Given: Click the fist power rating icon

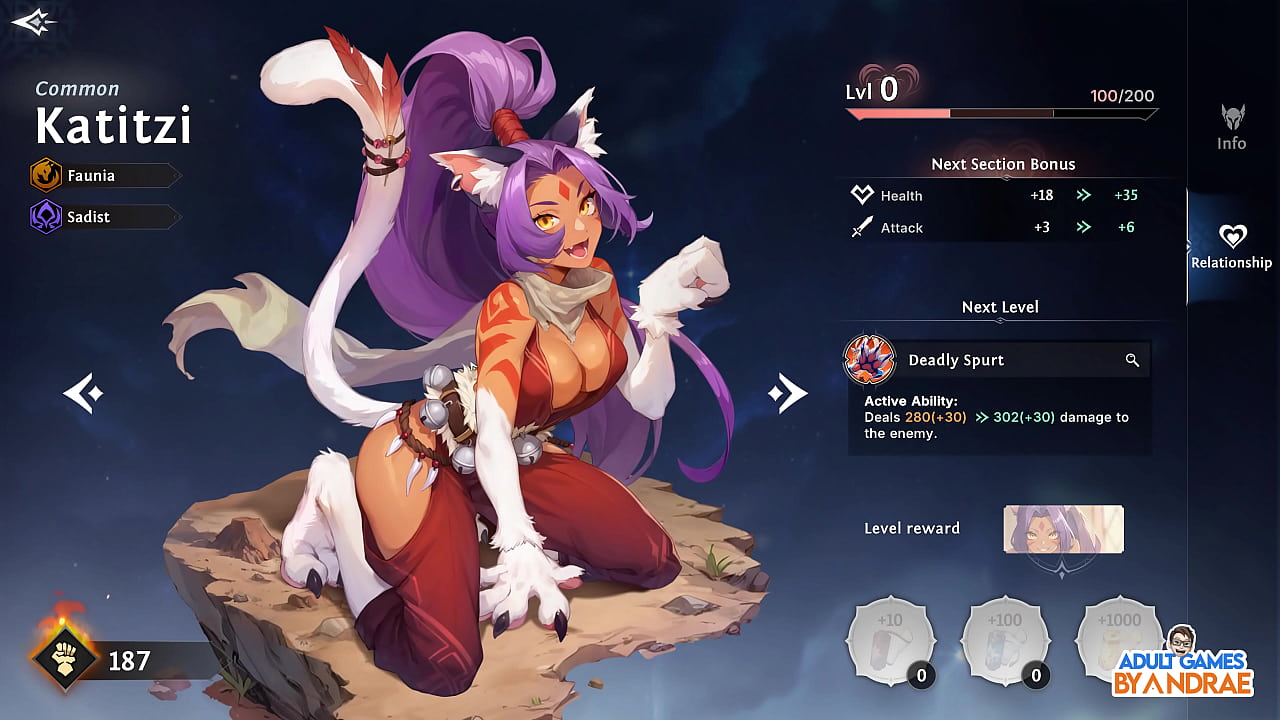Looking at the screenshot, I should tap(65, 660).
